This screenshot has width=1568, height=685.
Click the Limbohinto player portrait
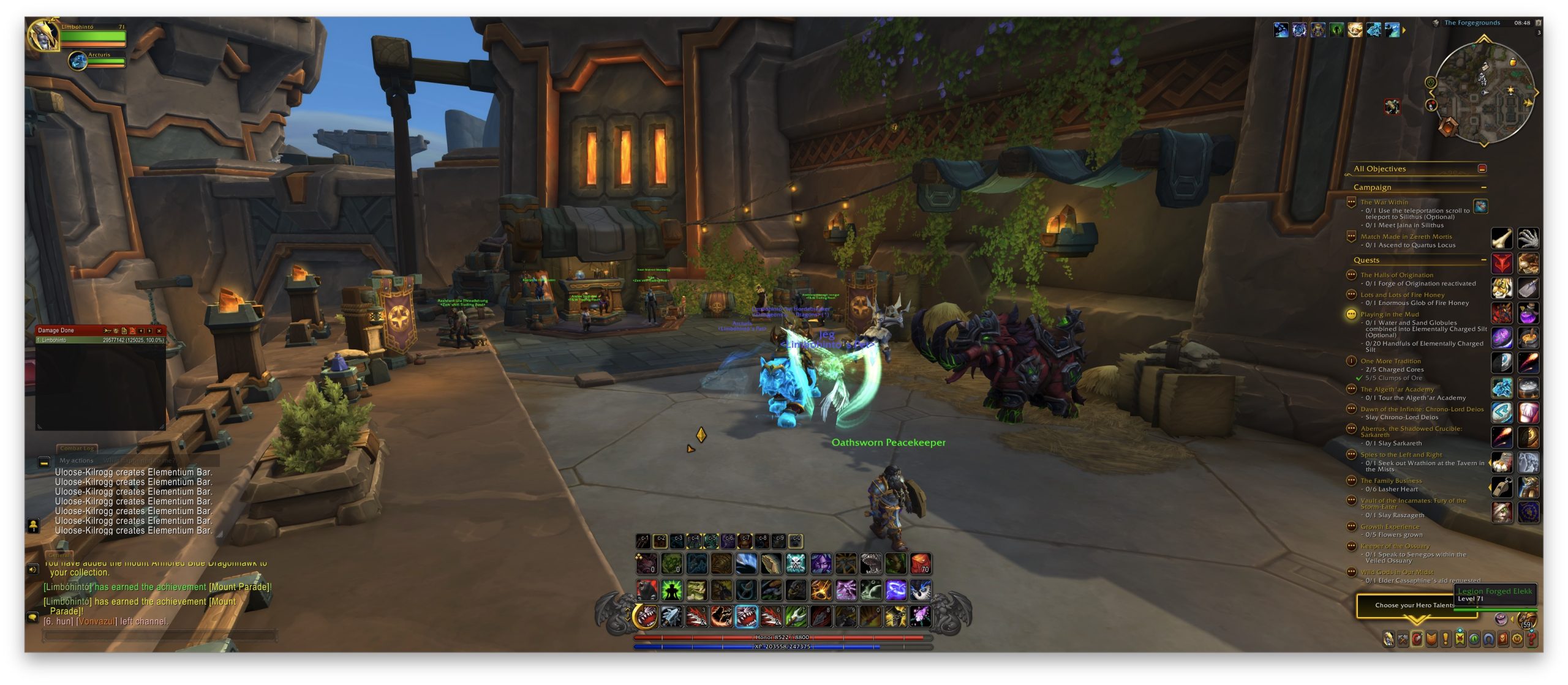42,34
